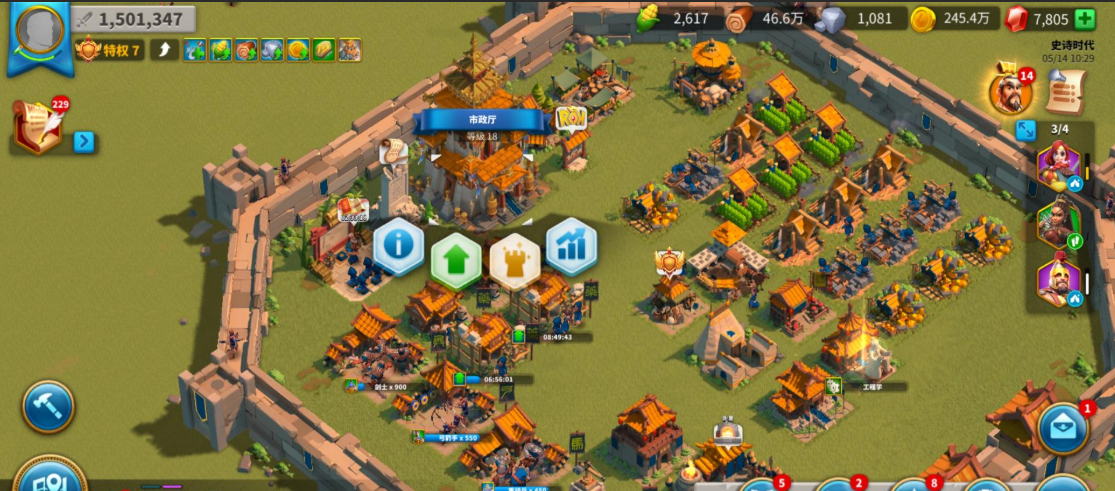
Task: Open the bearded commander event icon
Action: pyautogui.click(x=1009, y=92)
